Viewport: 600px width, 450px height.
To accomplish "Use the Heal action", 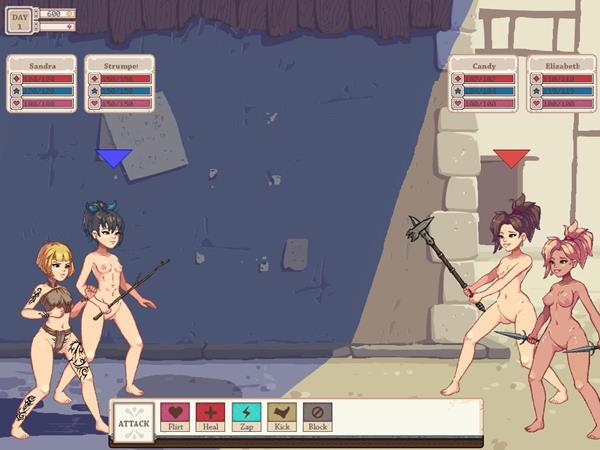I will pyautogui.click(x=210, y=415).
